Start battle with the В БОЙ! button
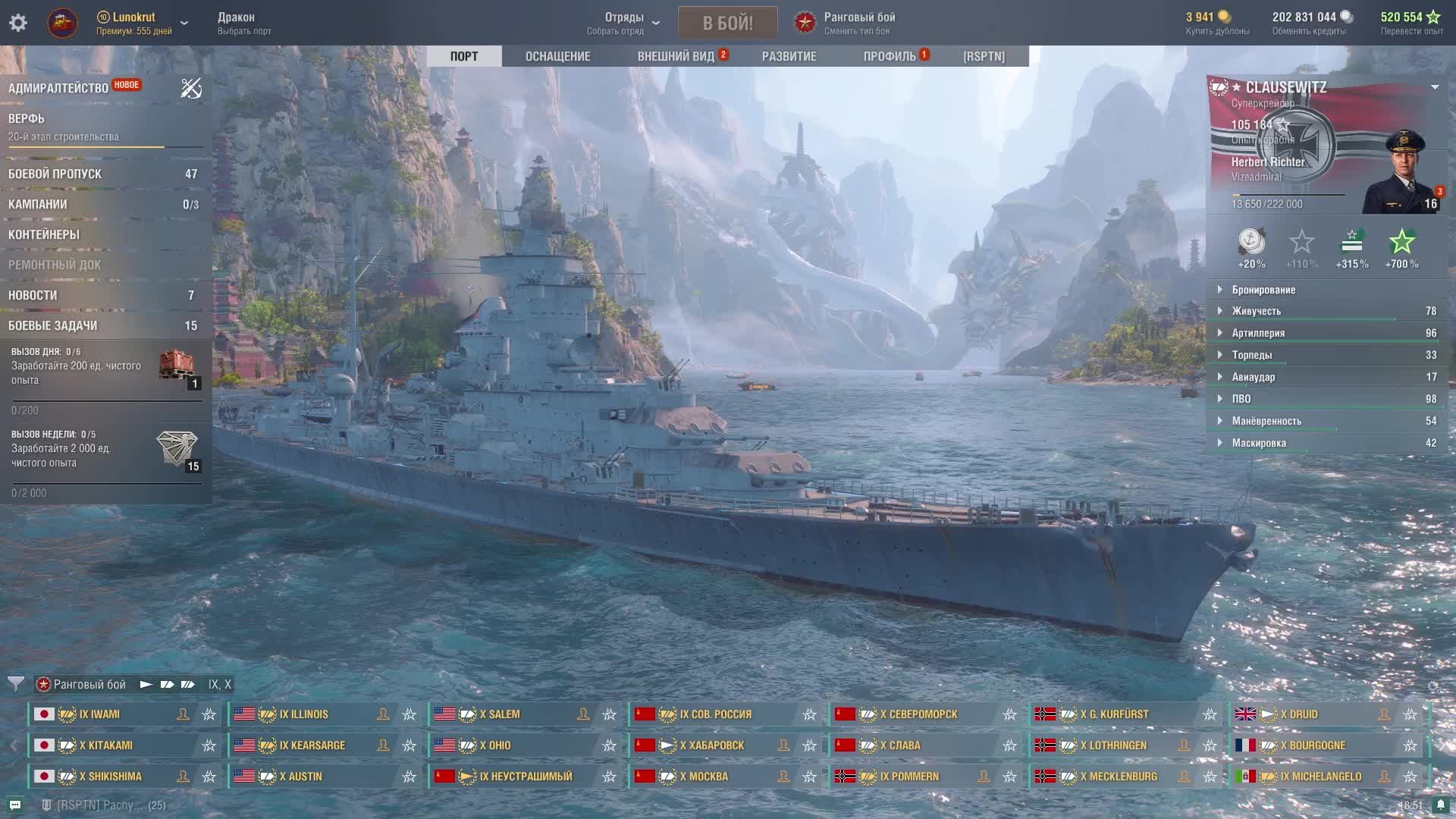1456x819 pixels. point(727,23)
